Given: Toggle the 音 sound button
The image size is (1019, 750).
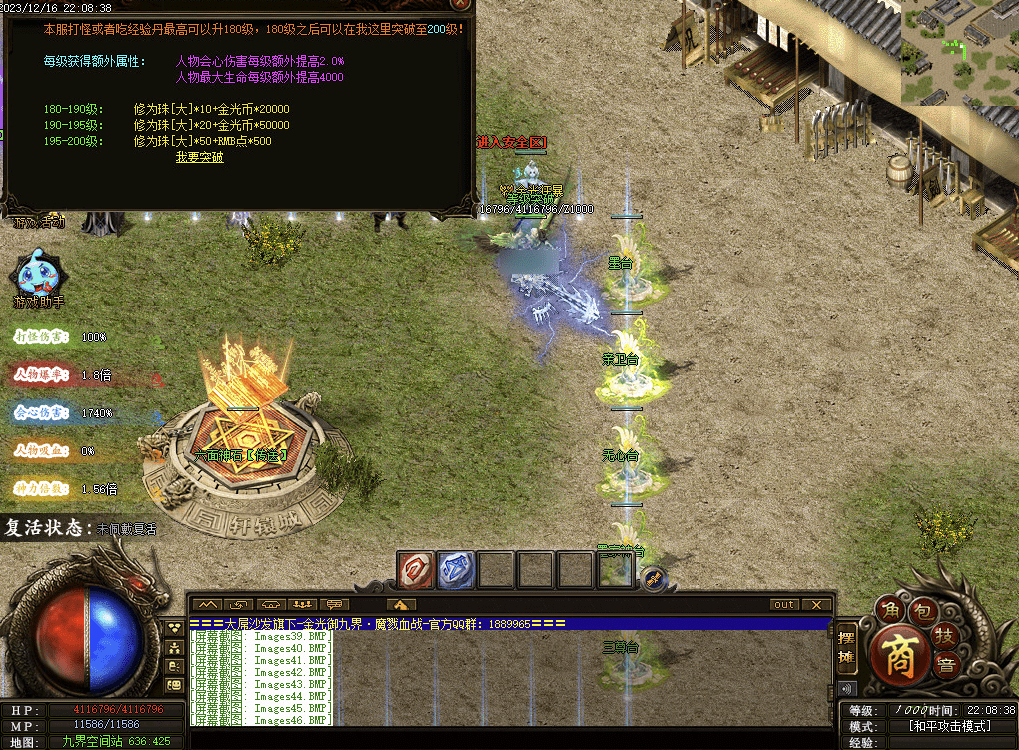Looking at the screenshot, I should (x=944, y=663).
